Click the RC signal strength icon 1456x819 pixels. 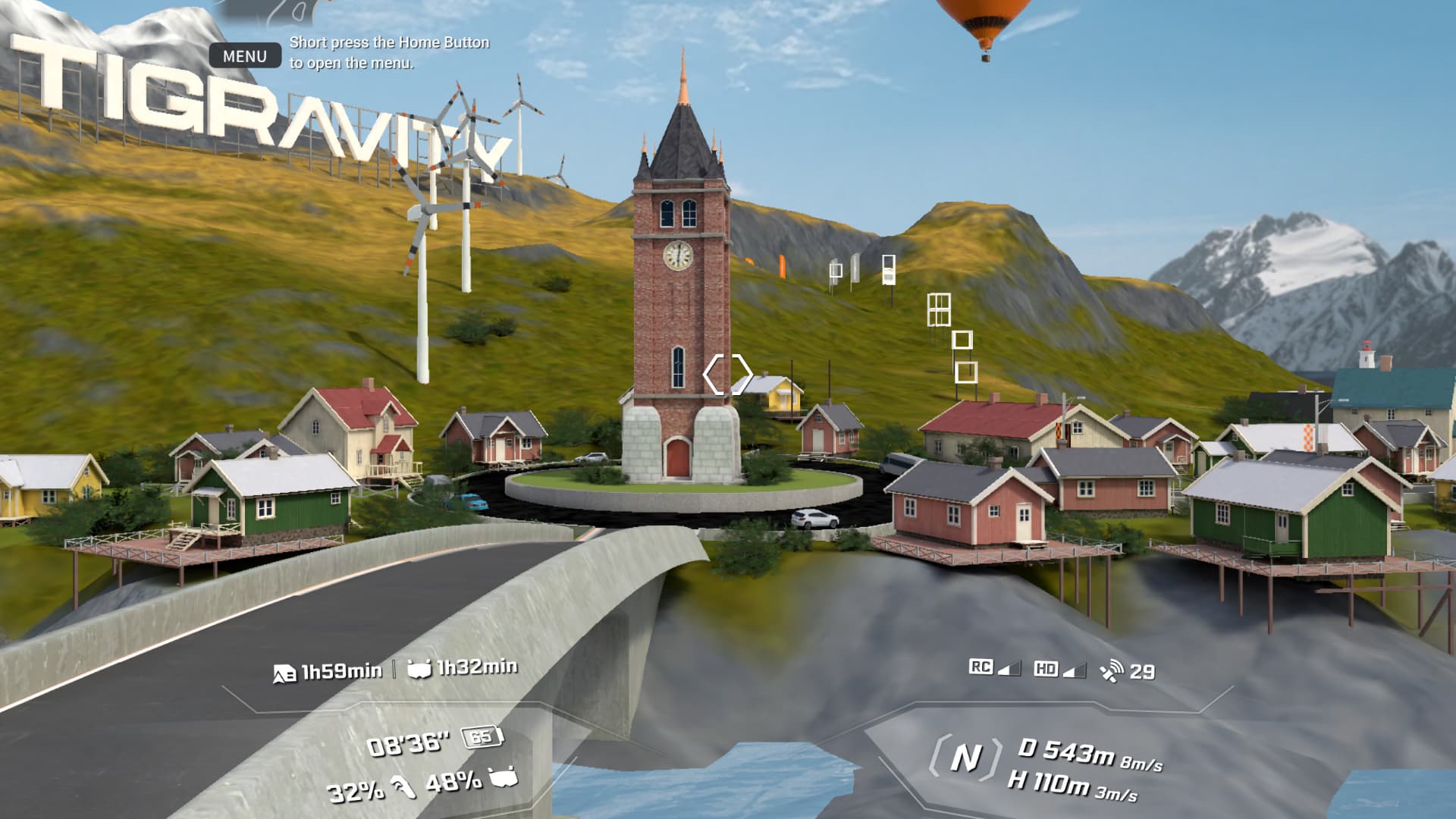[981, 668]
